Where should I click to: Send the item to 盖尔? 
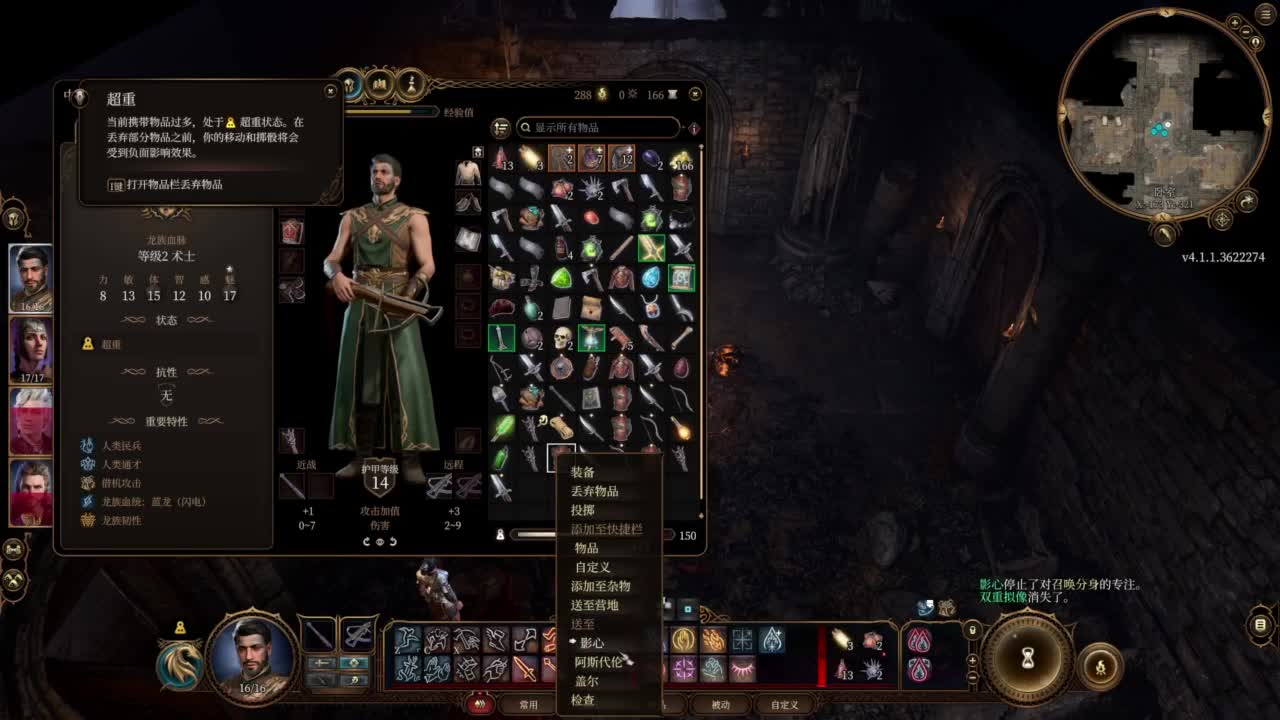tap(587, 681)
